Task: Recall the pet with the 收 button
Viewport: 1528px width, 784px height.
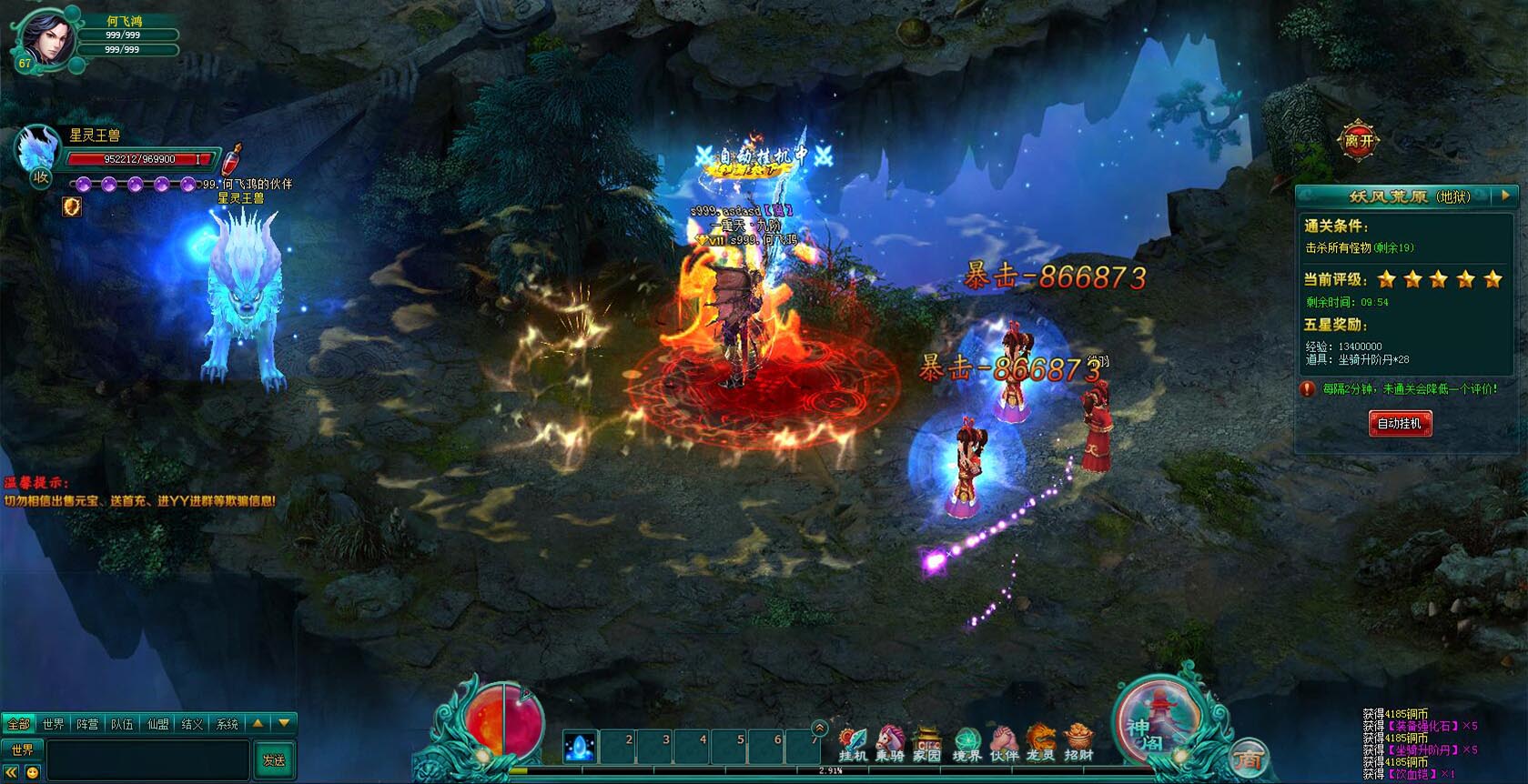Action: [41, 177]
